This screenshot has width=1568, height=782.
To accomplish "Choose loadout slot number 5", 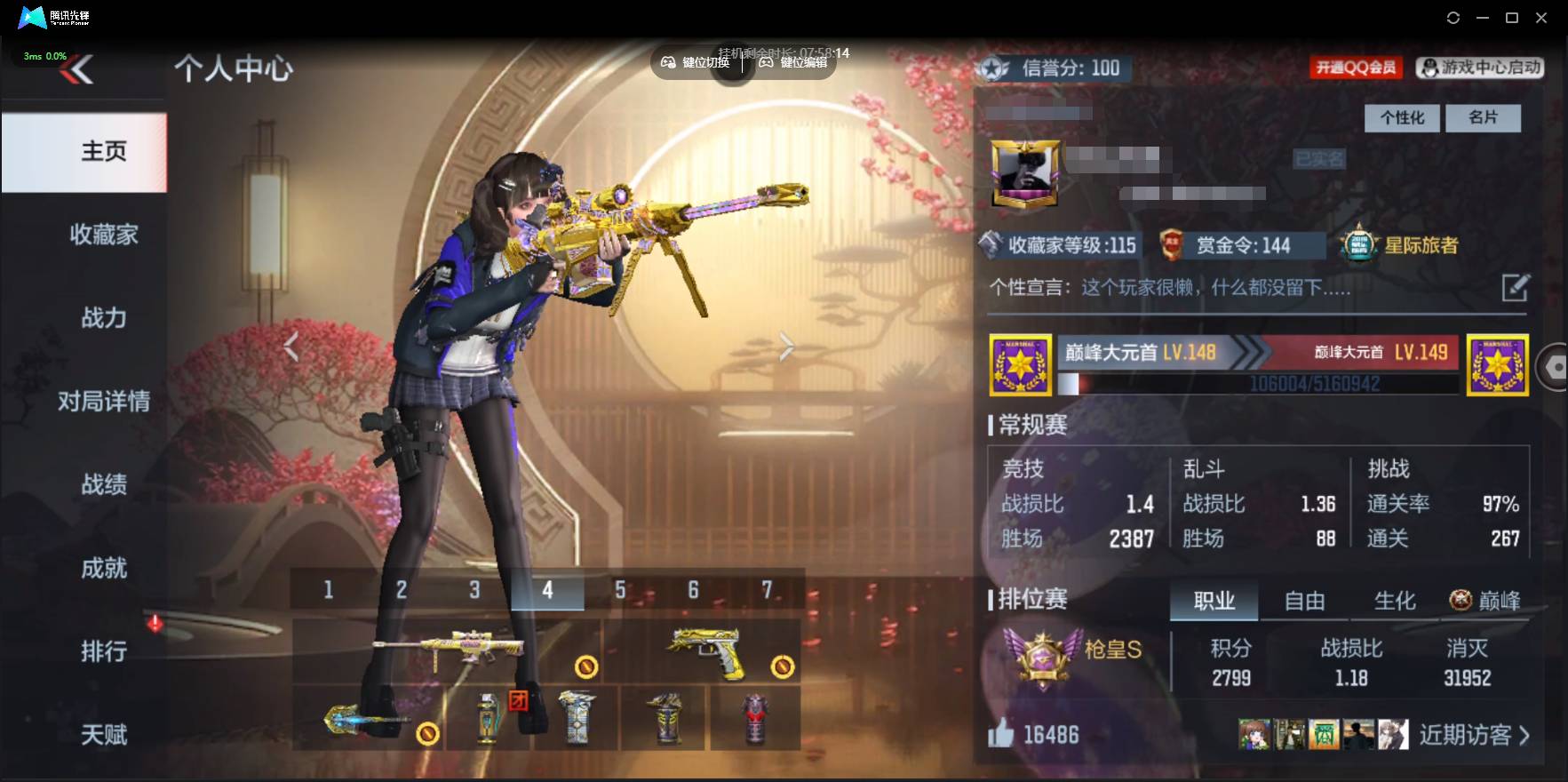I will (x=620, y=590).
